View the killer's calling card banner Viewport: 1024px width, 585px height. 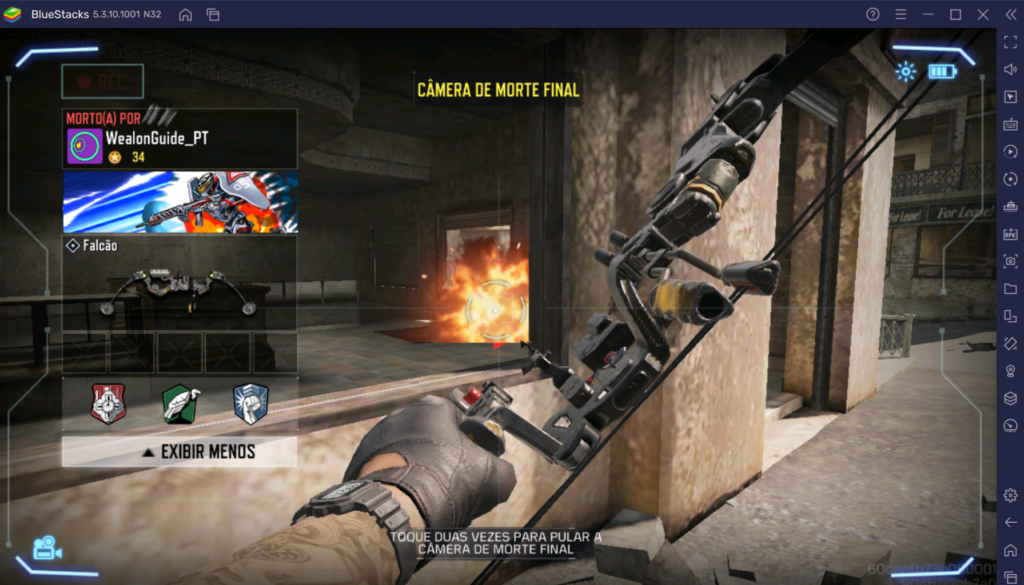pos(180,202)
